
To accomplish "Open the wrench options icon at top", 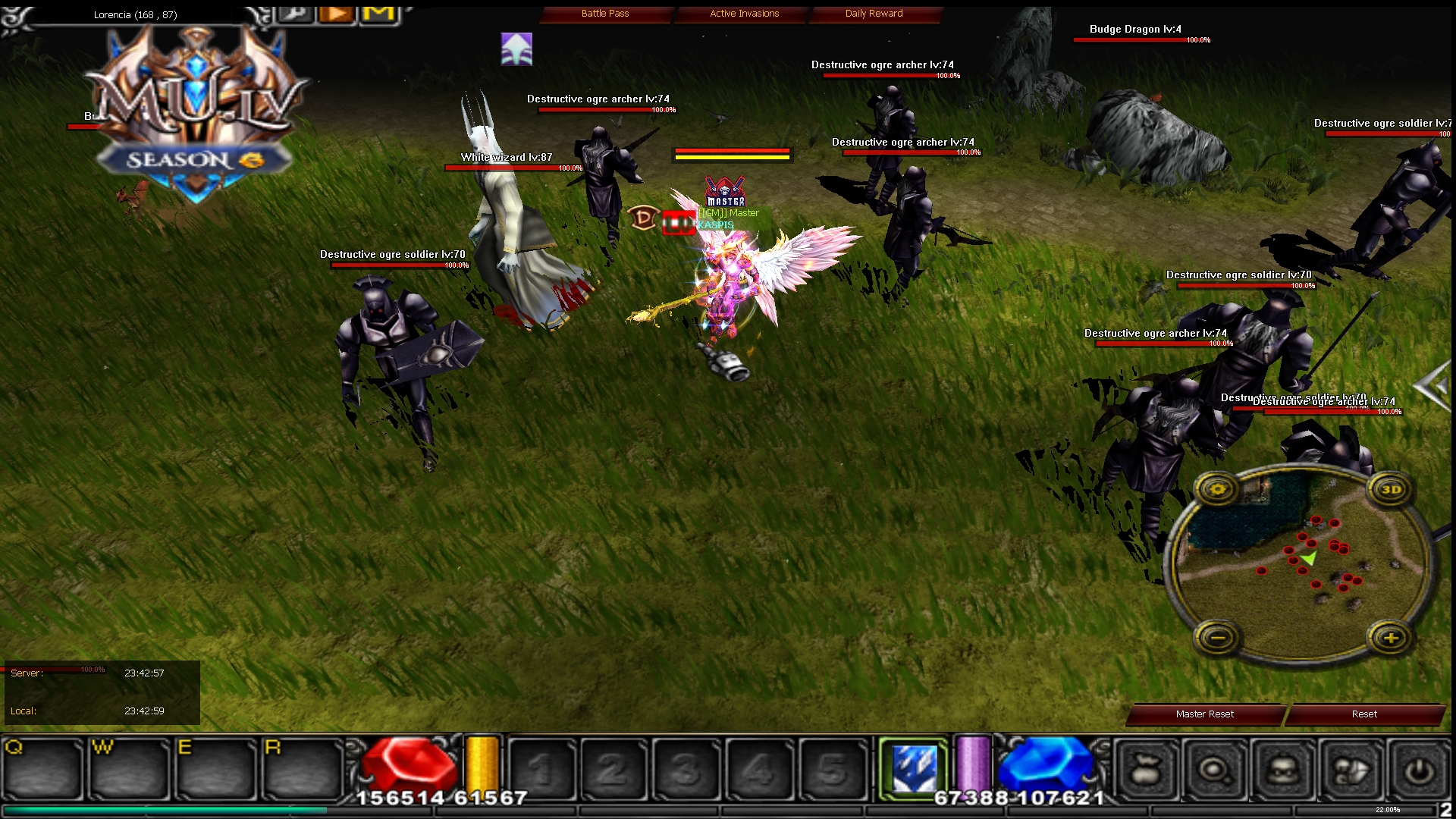I will pyautogui.click(x=296, y=13).
